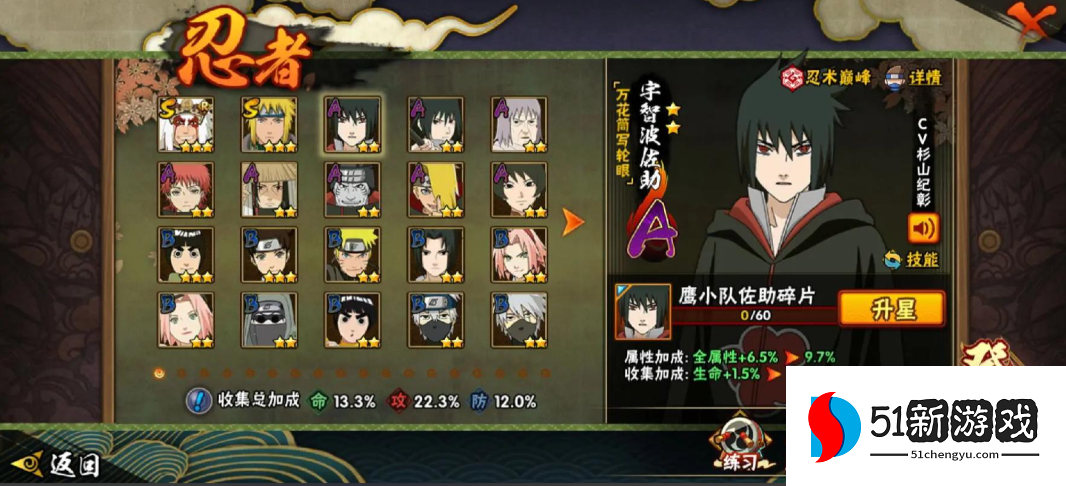This screenshot has height=486, width=1066.
Task: Pick the red-haired Sasori portrait
Action: point(185,190)
